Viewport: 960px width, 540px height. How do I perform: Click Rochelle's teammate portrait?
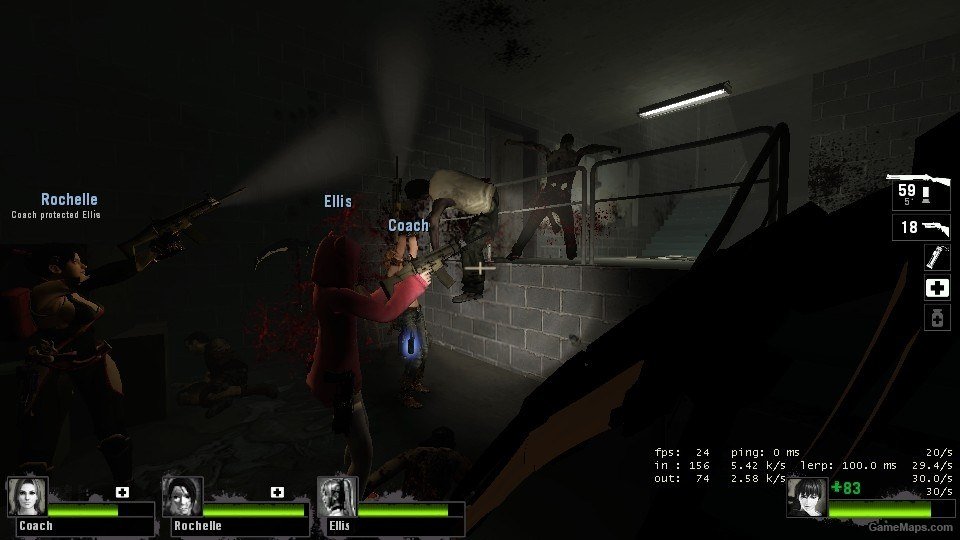(x=182, y=496)
